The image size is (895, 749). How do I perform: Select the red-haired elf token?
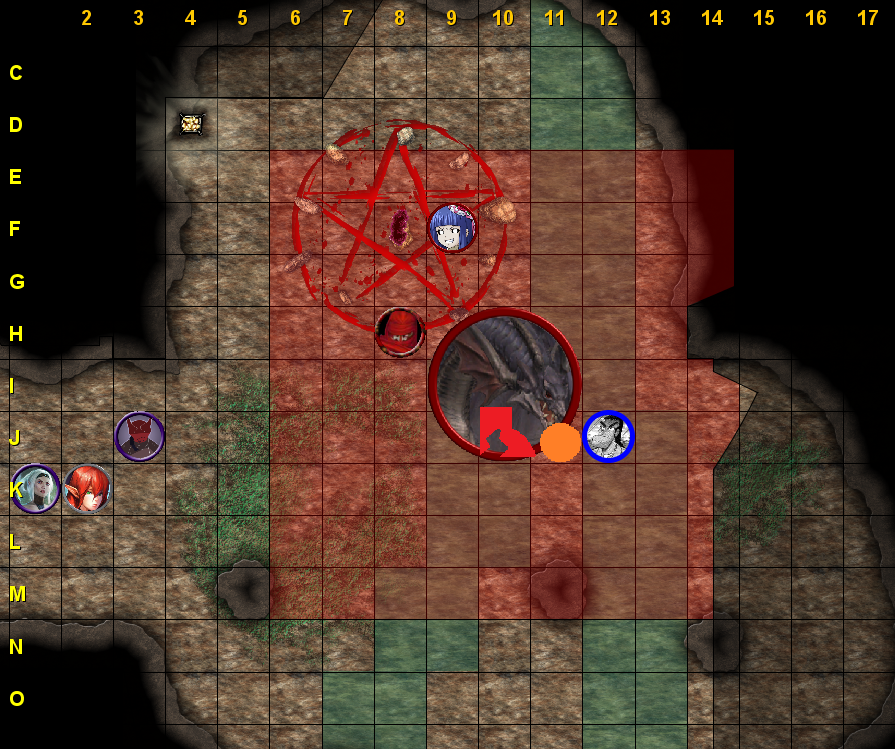click(x=87, y=489)
